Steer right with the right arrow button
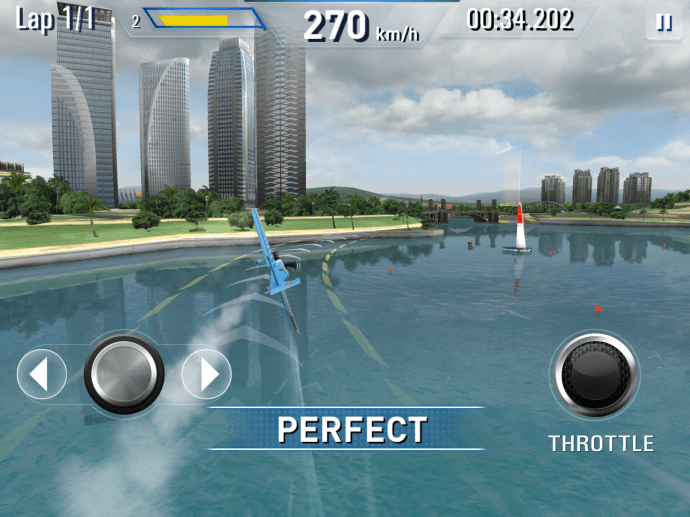The image size is (690, 517). [x=207, y=375]
